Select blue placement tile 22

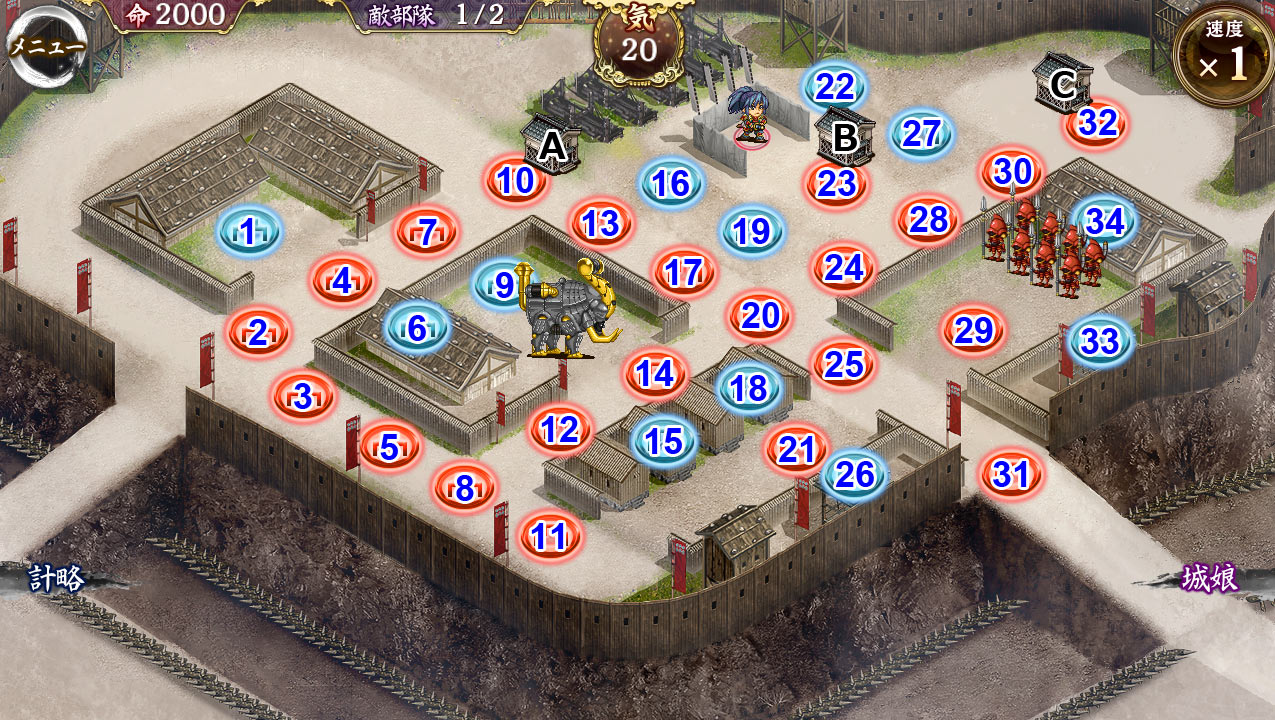coord(834,88)
